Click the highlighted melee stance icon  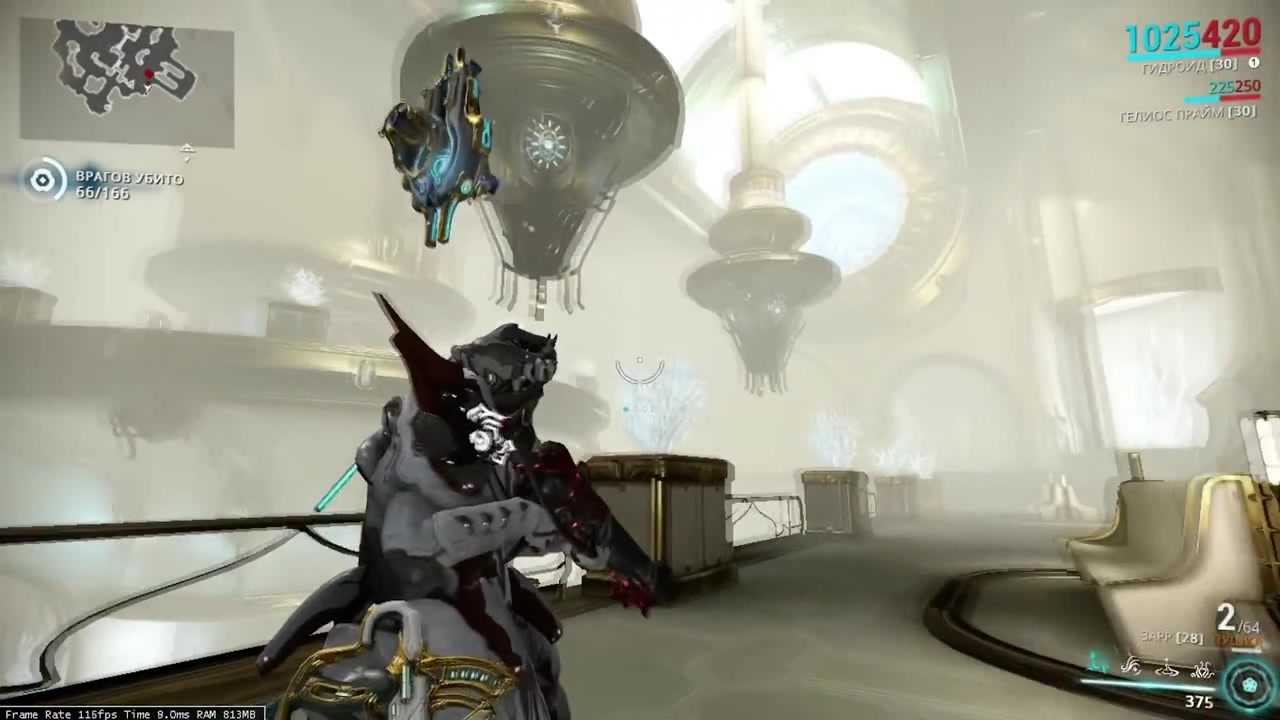(x=1095, y=662)
